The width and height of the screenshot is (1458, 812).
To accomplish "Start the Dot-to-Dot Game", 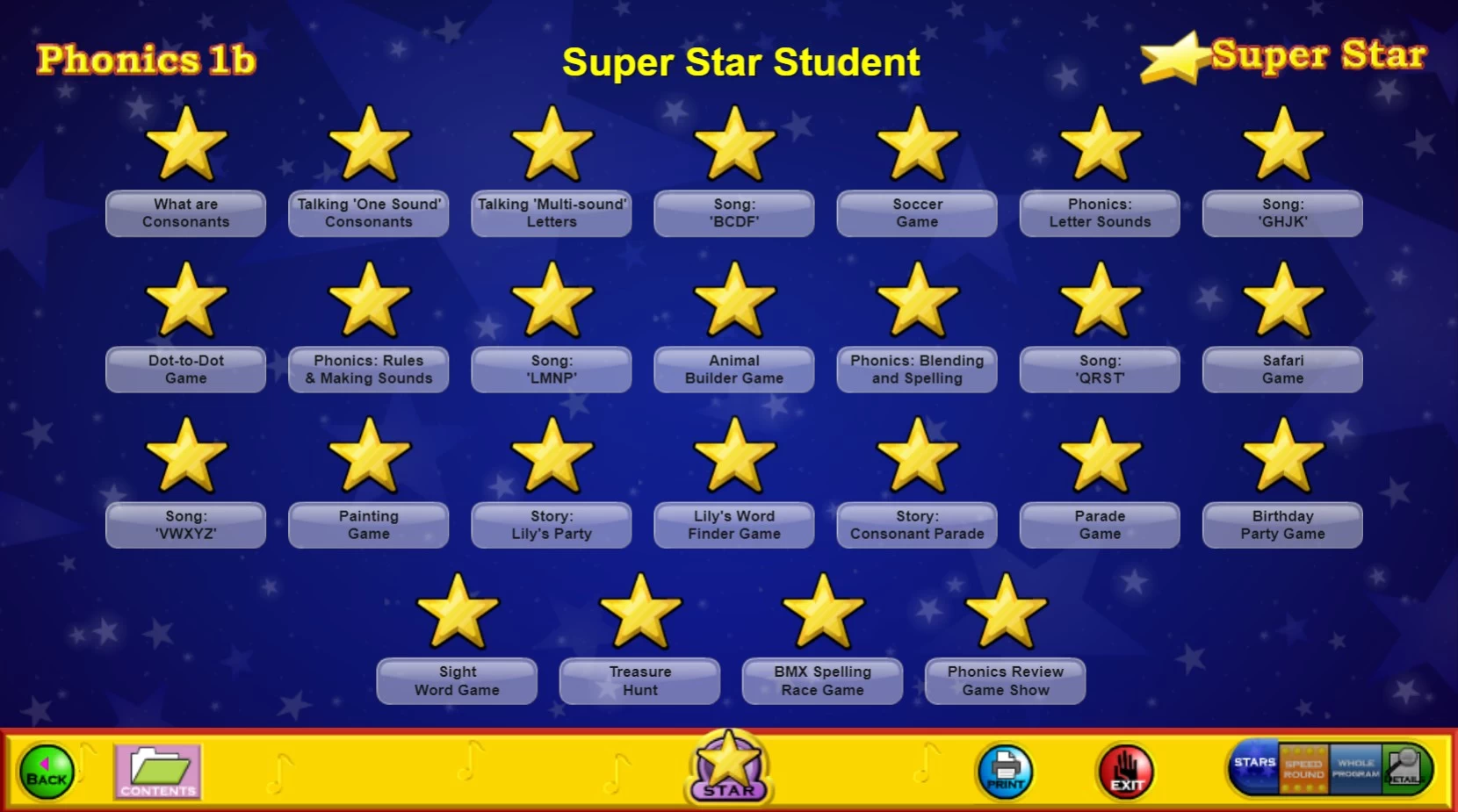I will pos(186,370).
